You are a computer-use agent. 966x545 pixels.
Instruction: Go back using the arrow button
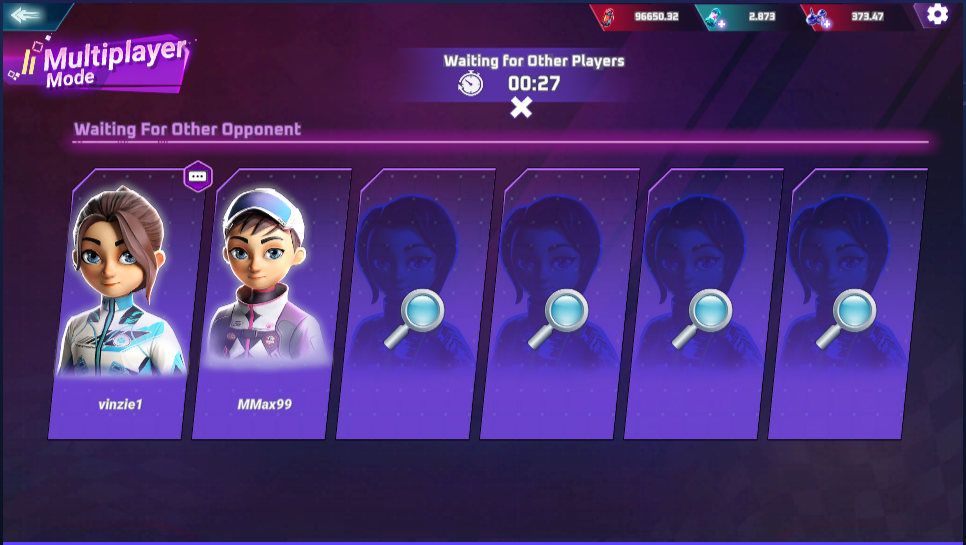click(27, 16)
